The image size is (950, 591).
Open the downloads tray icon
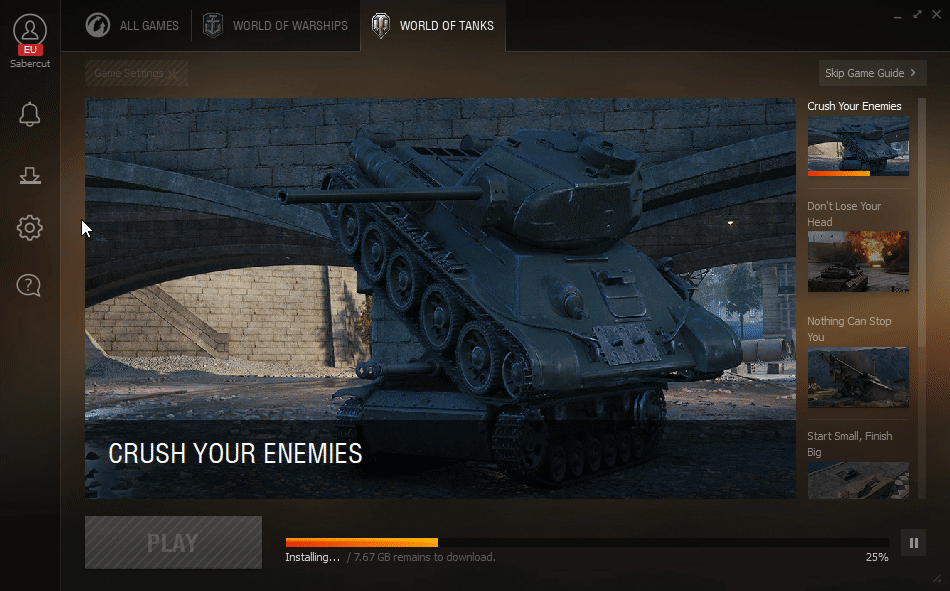(30, 176)
